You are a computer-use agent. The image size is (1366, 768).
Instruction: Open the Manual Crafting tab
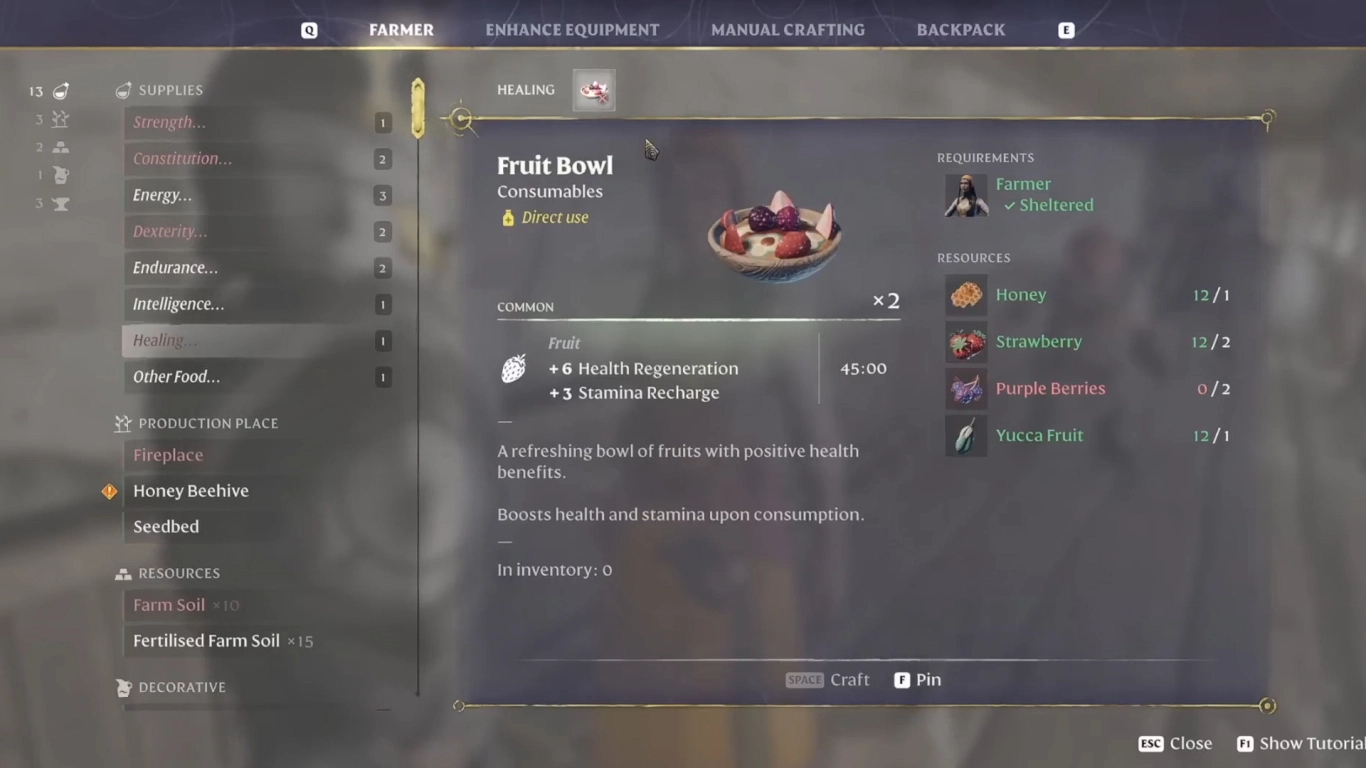click(787, 29)
